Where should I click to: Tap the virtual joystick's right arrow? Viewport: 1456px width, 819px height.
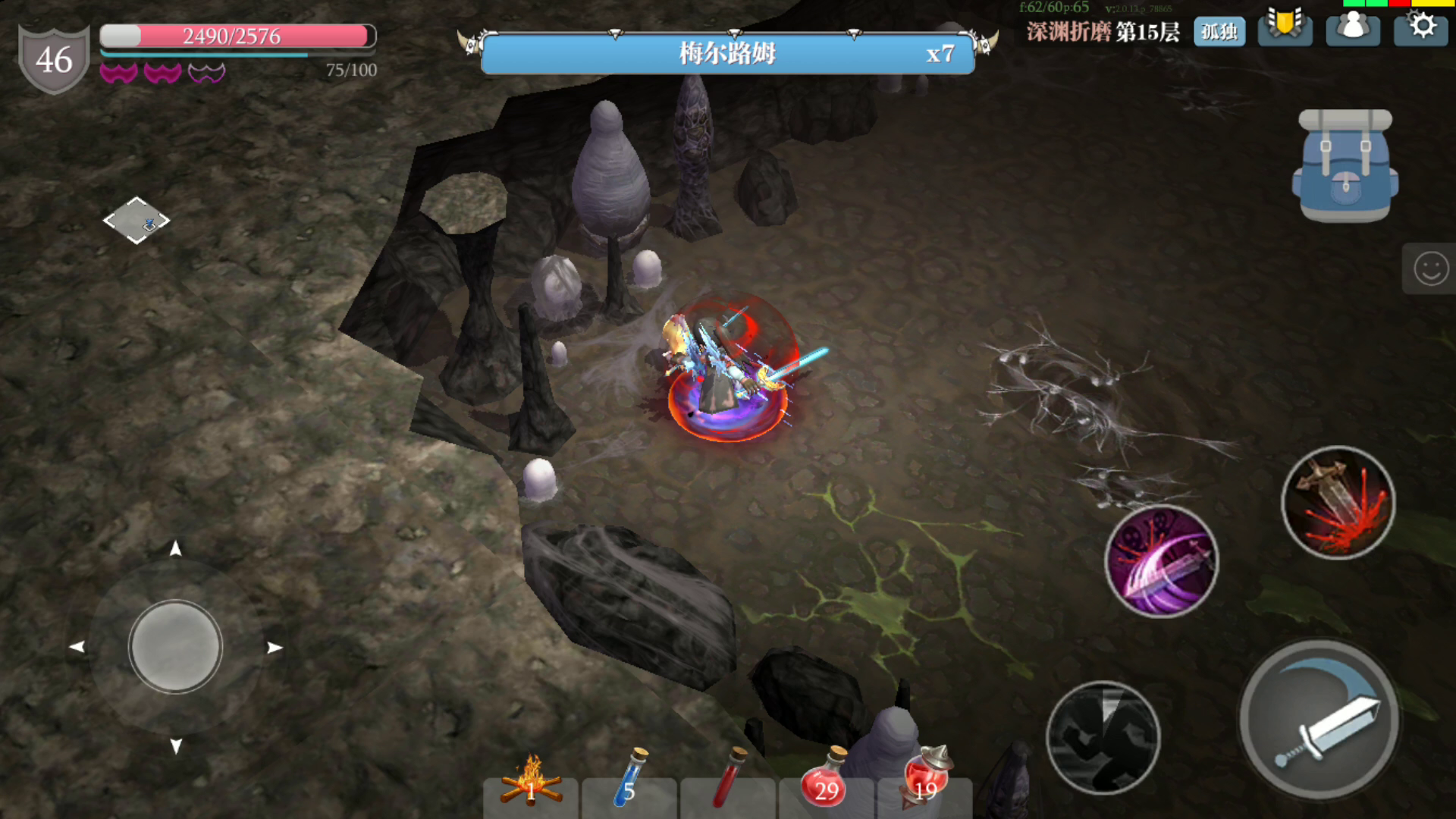(275, 648)
